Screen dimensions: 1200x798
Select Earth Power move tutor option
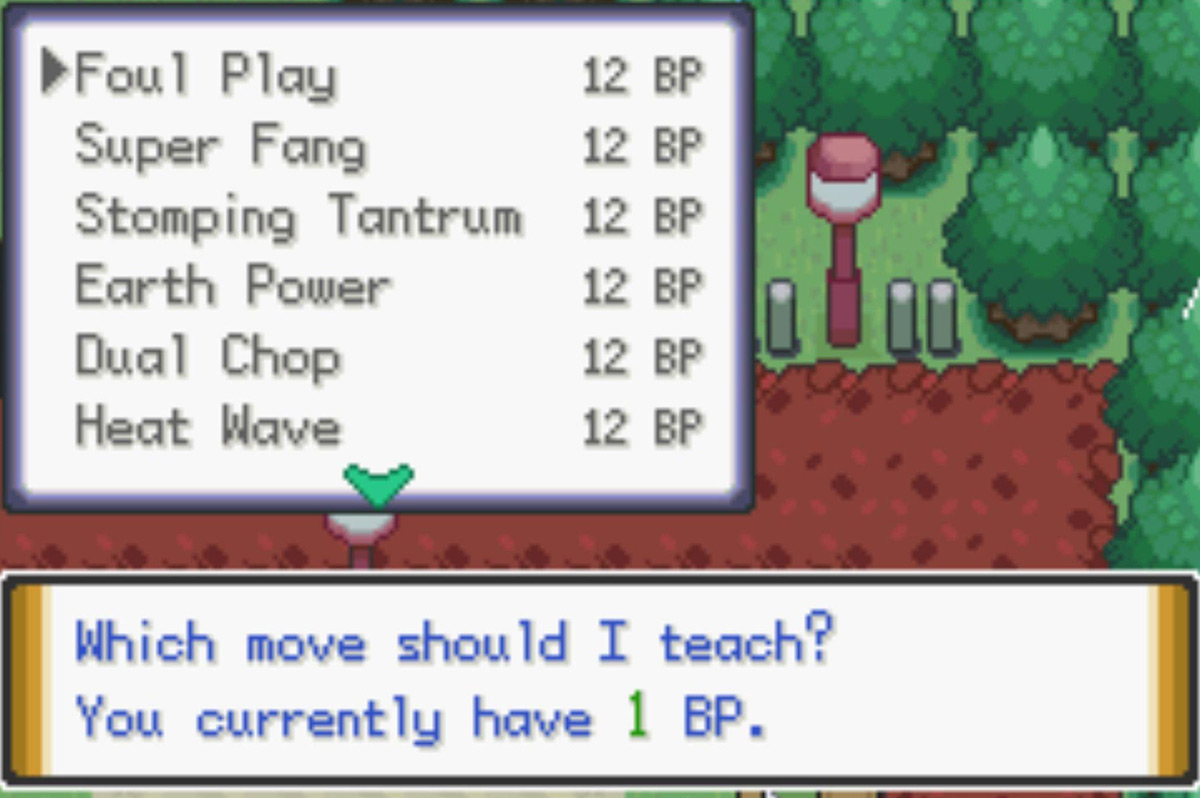pyautogui.click(x=233, y=287)
